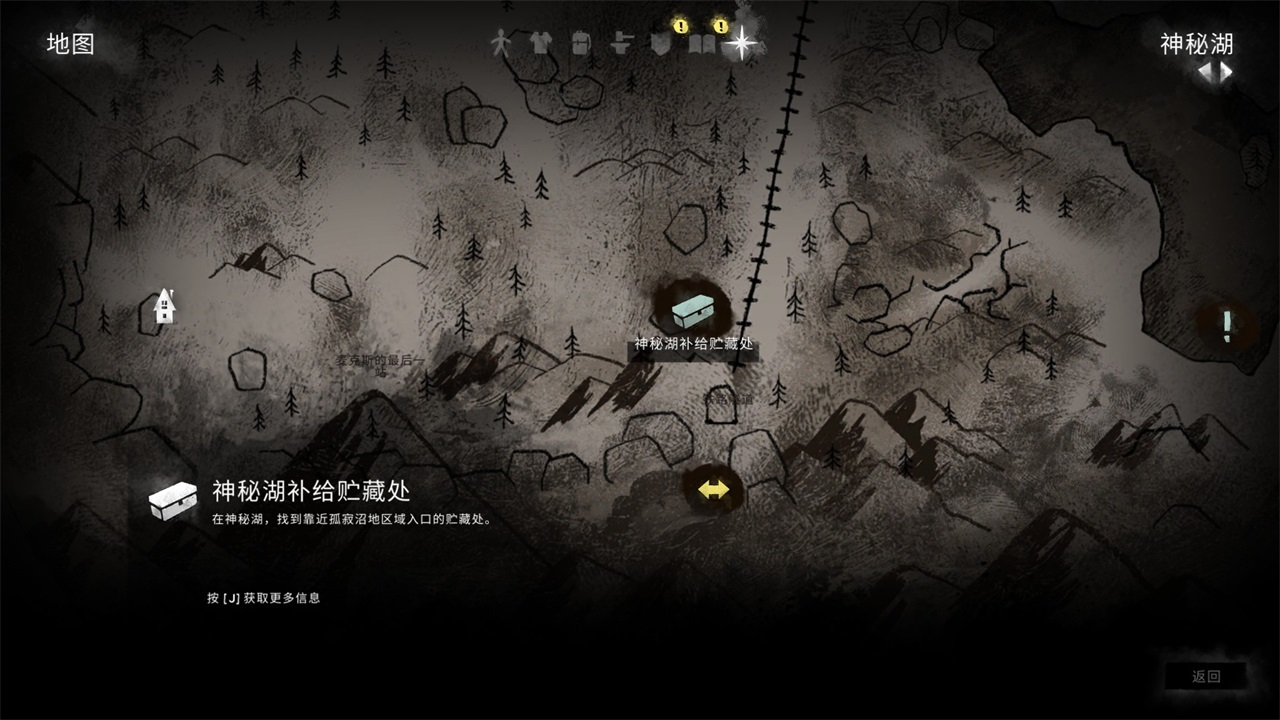Image resolution: width=1280 pixels, height=720 pixels.
Task: Click the white house map marker
Action: [x=165, y=305]
